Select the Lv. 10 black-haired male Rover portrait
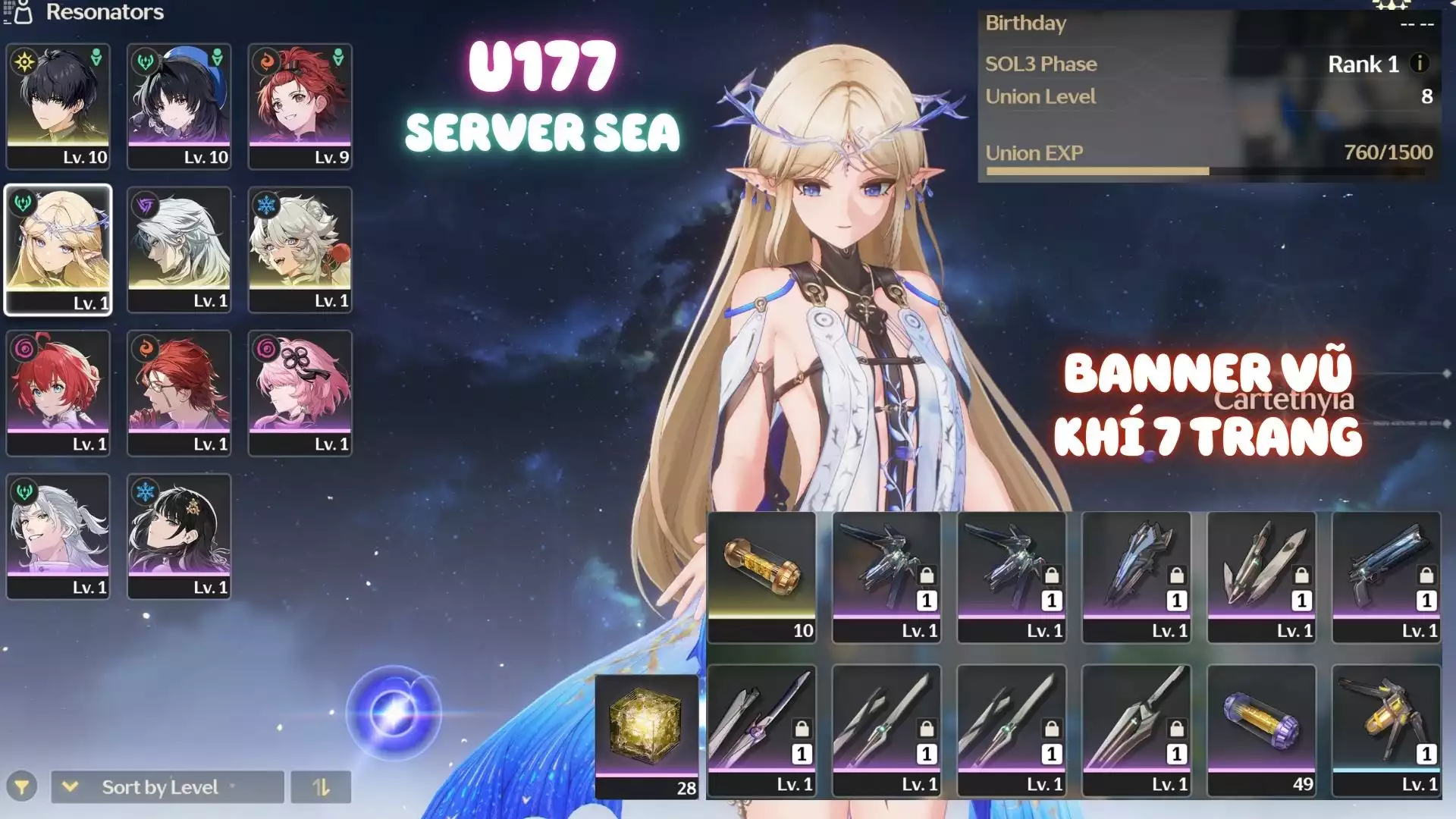Screen dimensions: 1456x819 [x=58, y=105]
